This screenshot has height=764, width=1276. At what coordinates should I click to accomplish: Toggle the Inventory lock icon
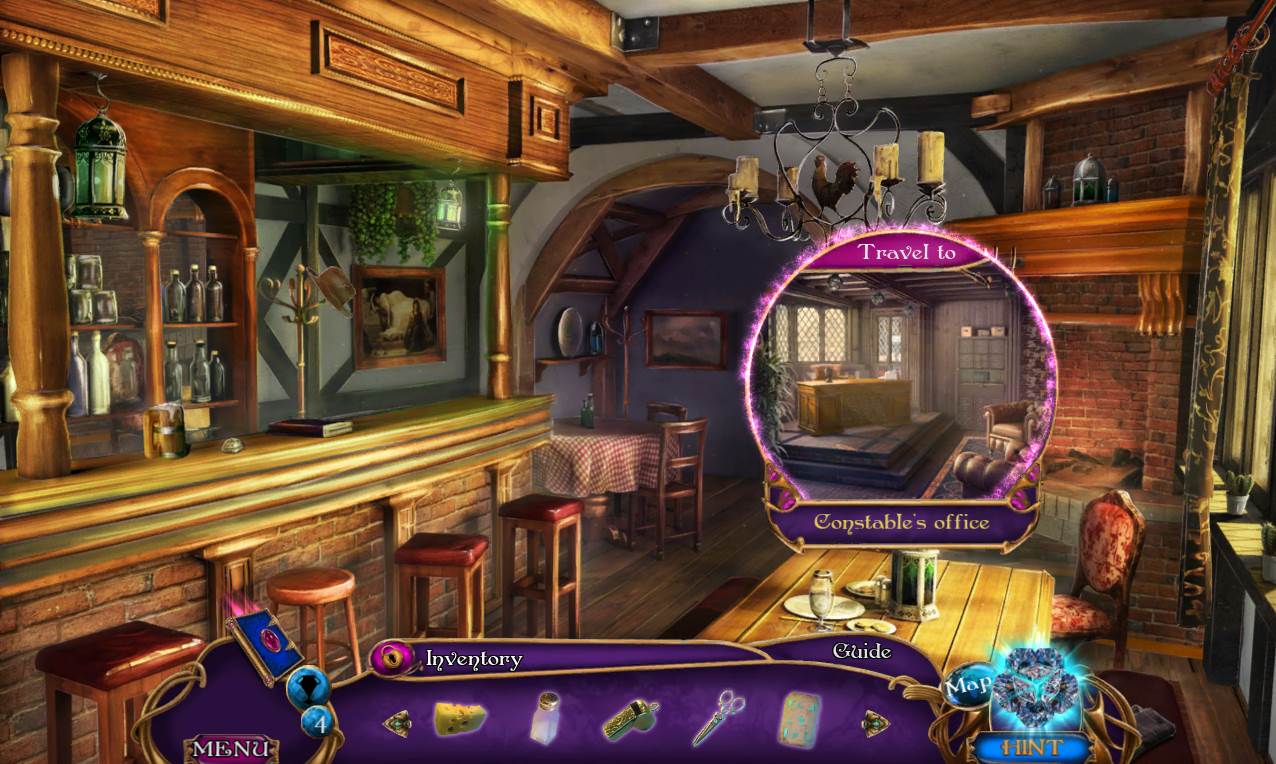(x=395, y=658)
